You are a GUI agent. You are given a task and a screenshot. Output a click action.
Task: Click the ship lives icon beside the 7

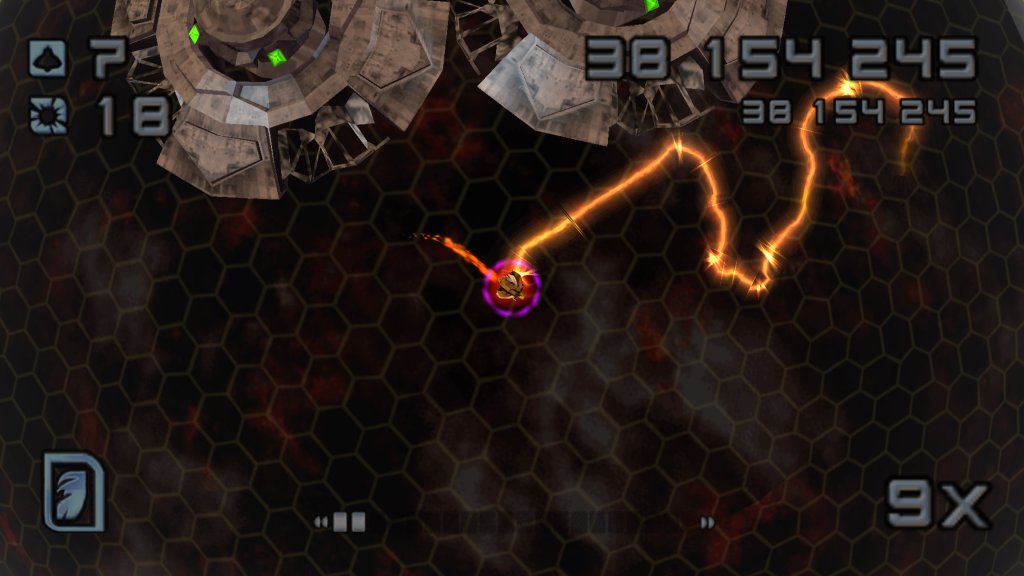pyautogui.click(x=47, y=57)
